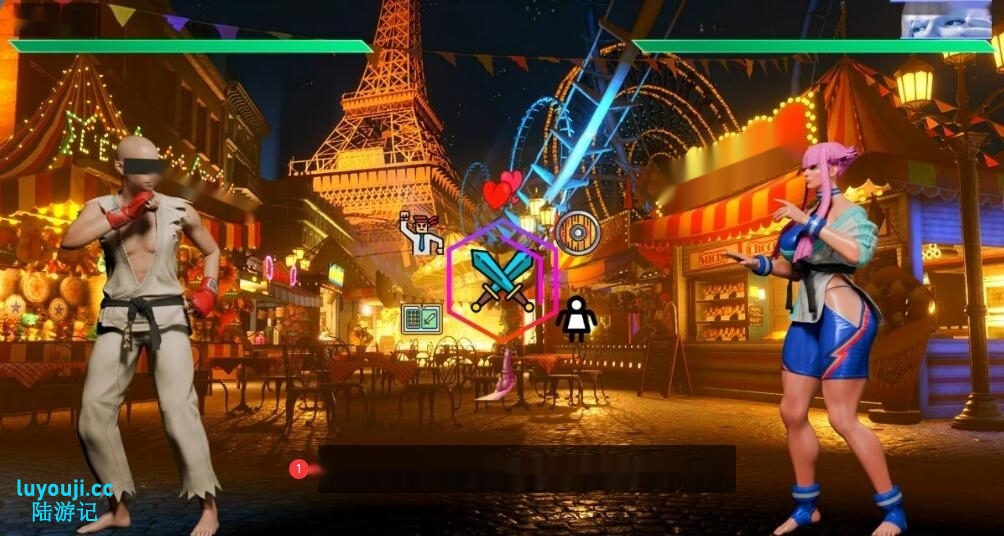
Task: Choose the red hearts icon
Action: 502,190
